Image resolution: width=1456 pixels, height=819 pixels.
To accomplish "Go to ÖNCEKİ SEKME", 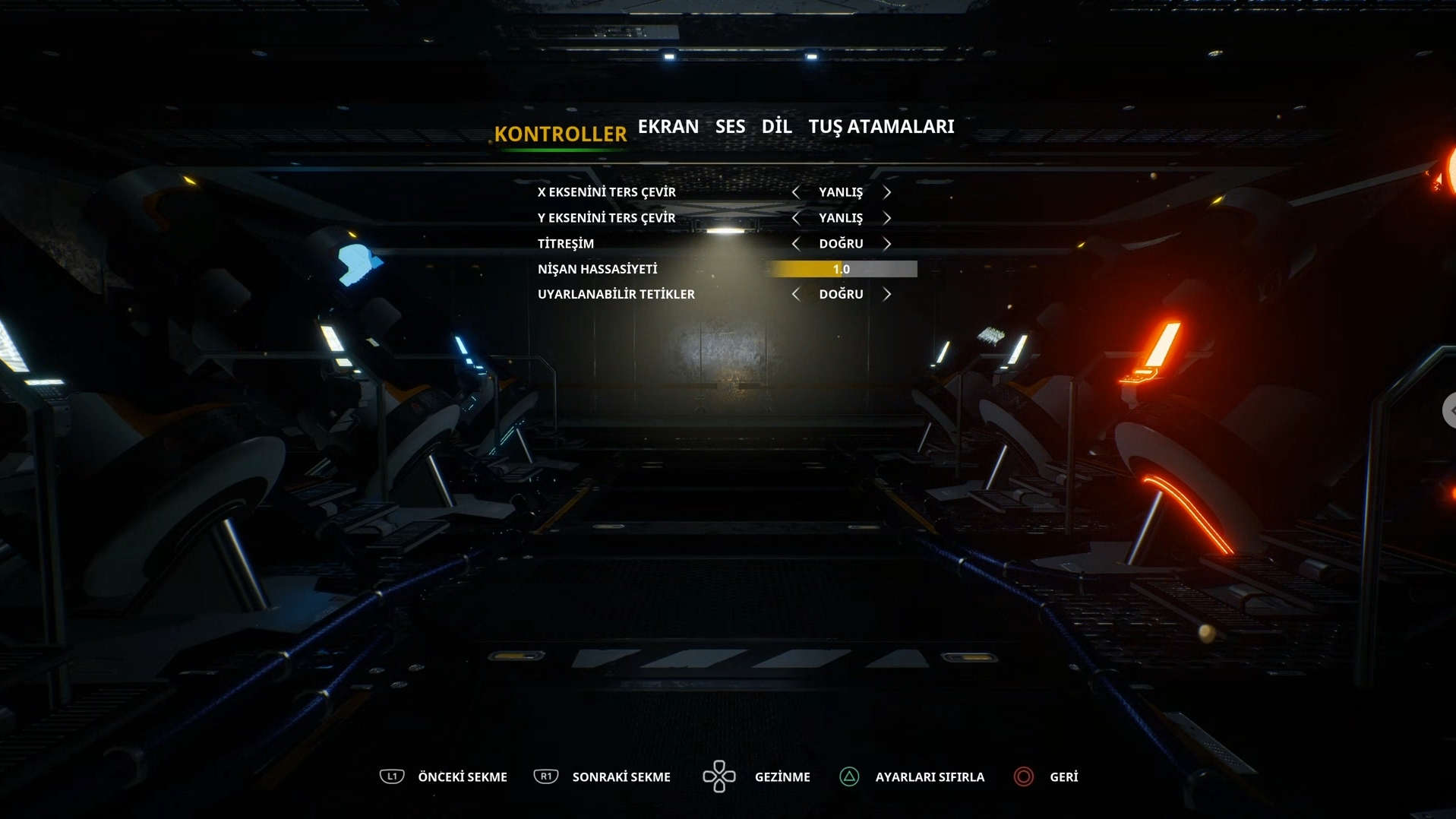I will point(444,776).
